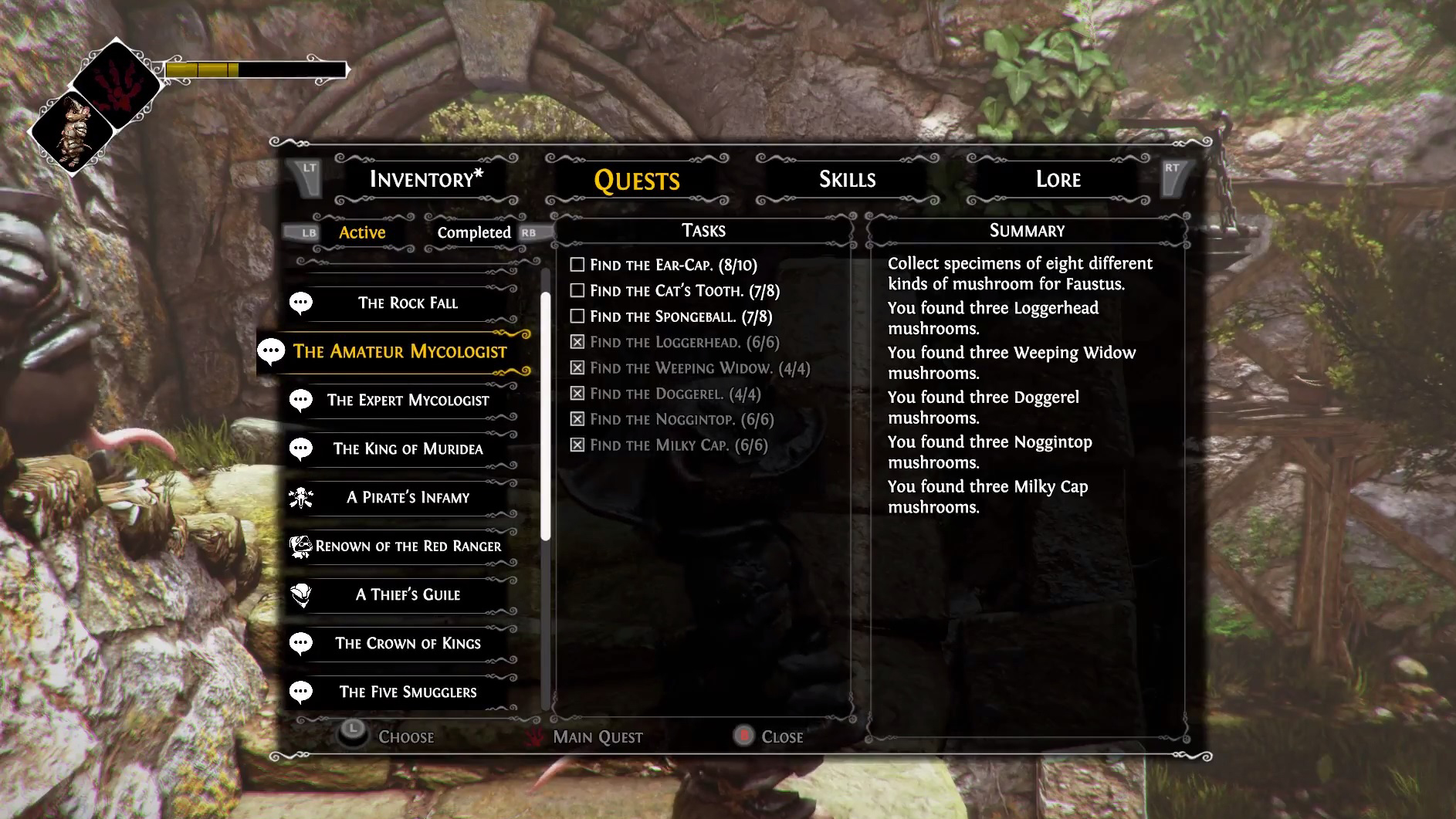Image resolution: width=1456 pixels, height=819 pixels.
Task: Click the Find the Cat's Tooth task
Action: 684,291
